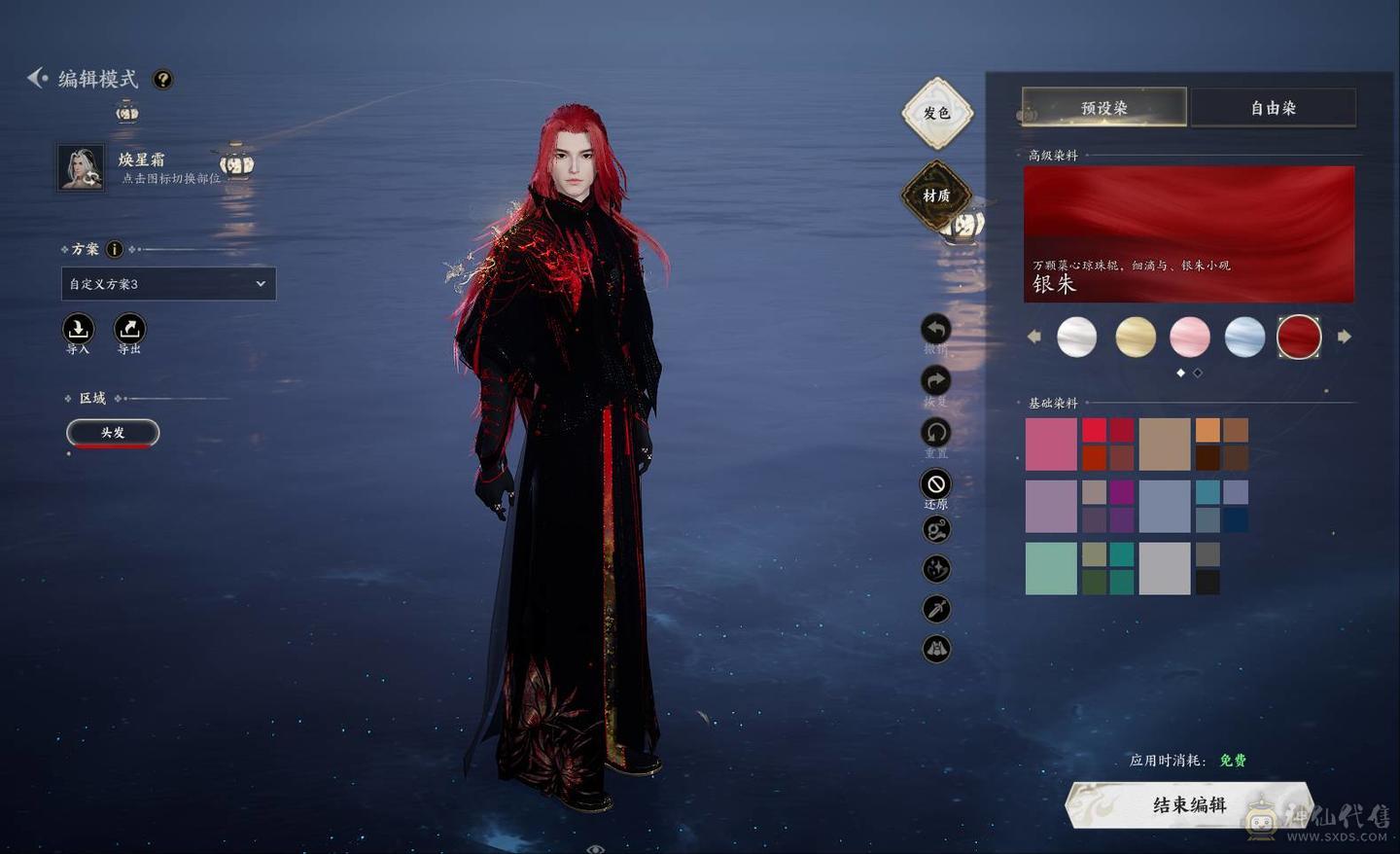Screen dimensions: 1400x854
Task: Click the 导入 import scheme button
Action: coord(78,329)
